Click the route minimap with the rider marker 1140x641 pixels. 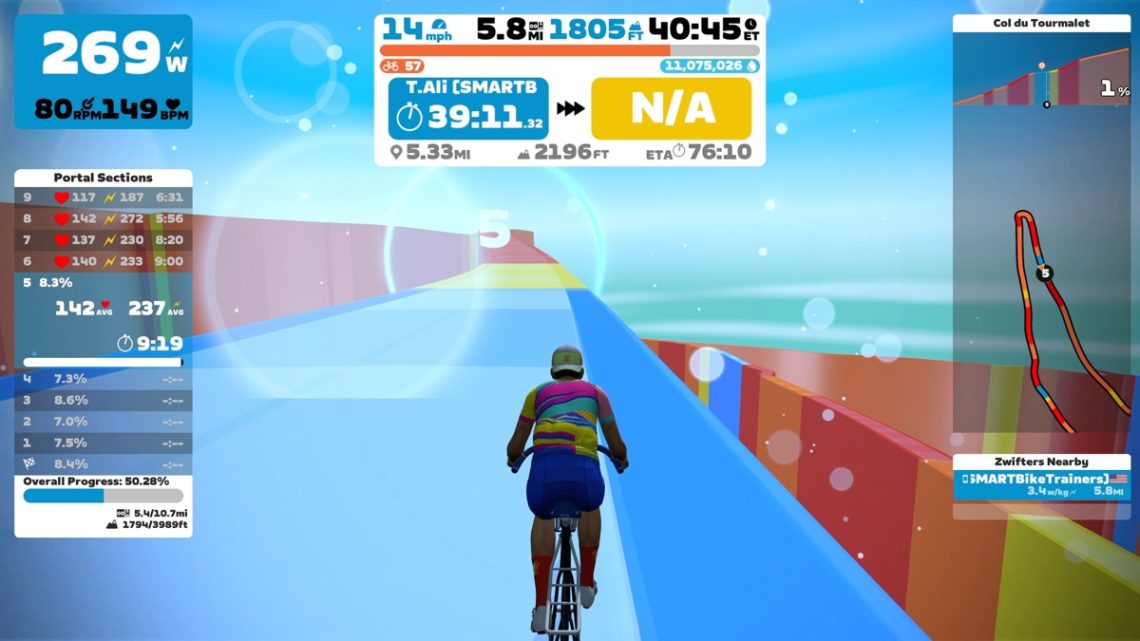coord(1041,300)
